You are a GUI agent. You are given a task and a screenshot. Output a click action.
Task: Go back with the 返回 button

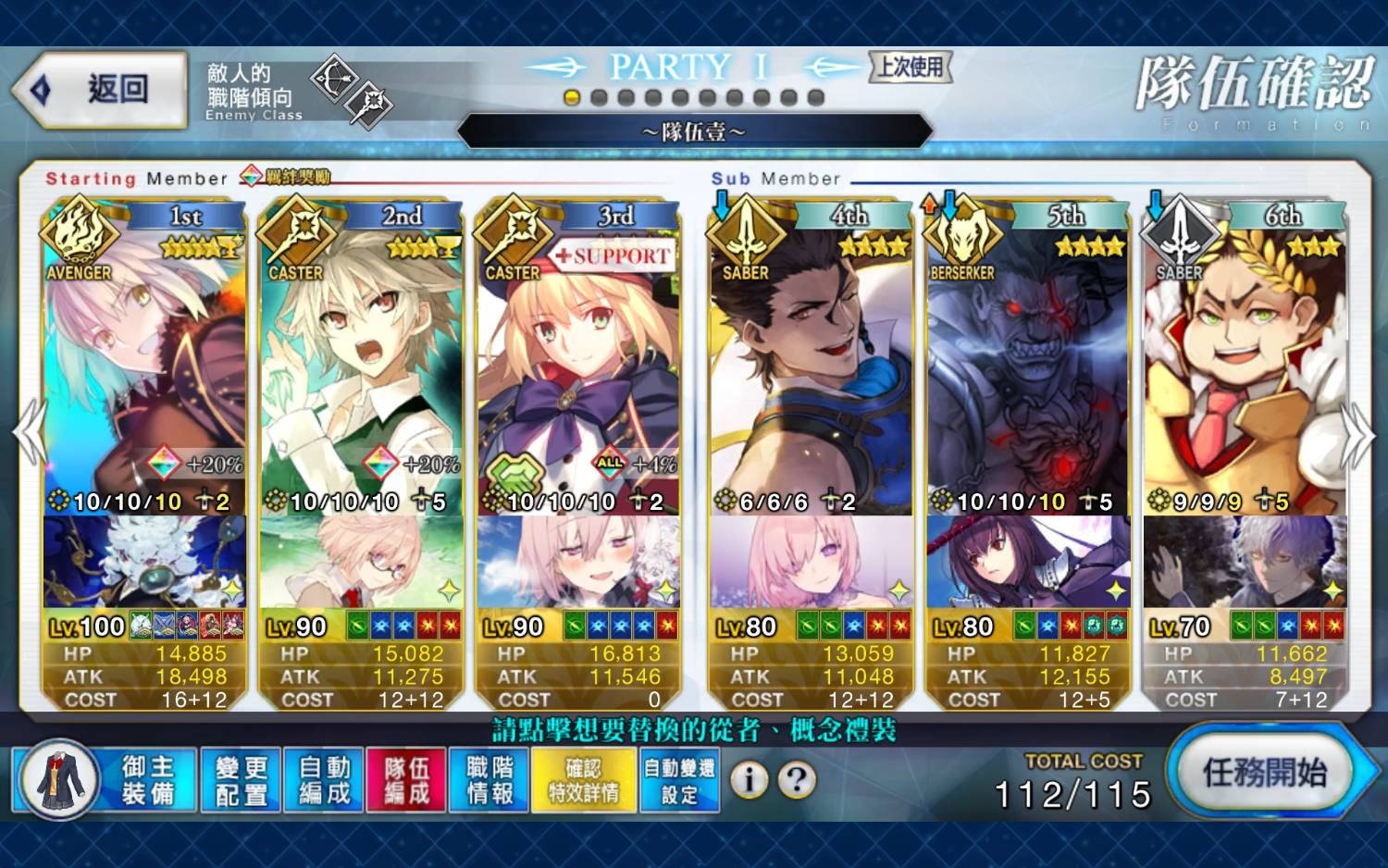(x=102, y=90)
